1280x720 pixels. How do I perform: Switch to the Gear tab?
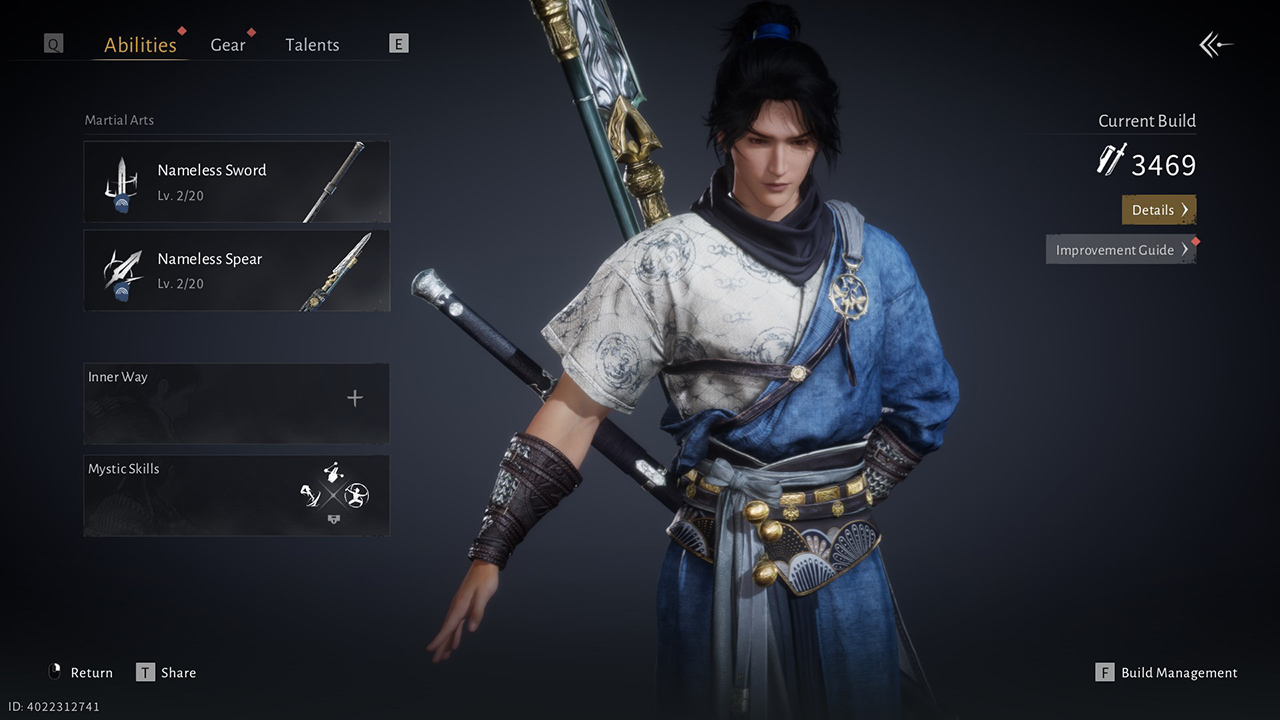[x=228, y=44]
